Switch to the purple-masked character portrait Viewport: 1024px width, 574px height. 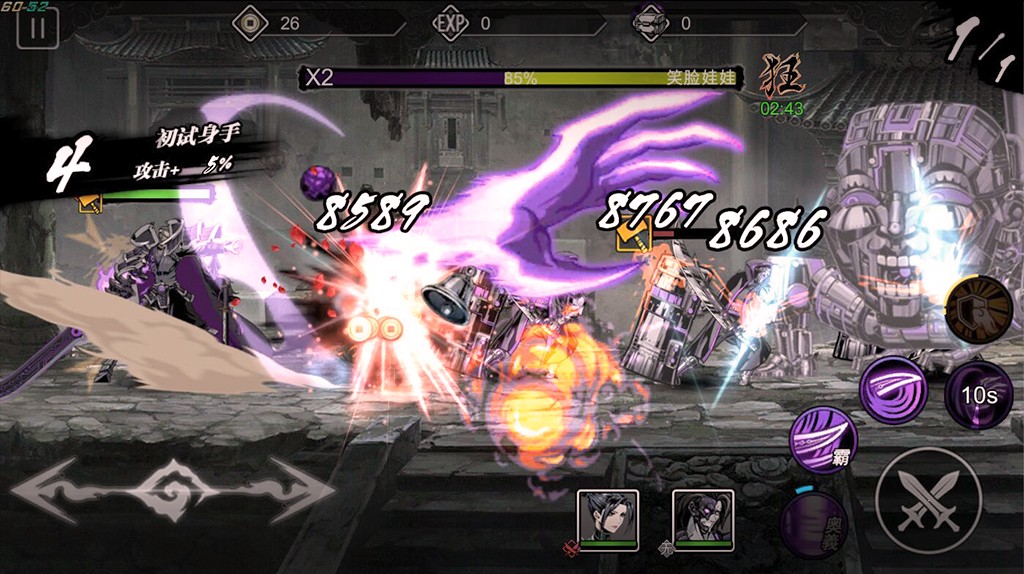[x=702, y=516]
